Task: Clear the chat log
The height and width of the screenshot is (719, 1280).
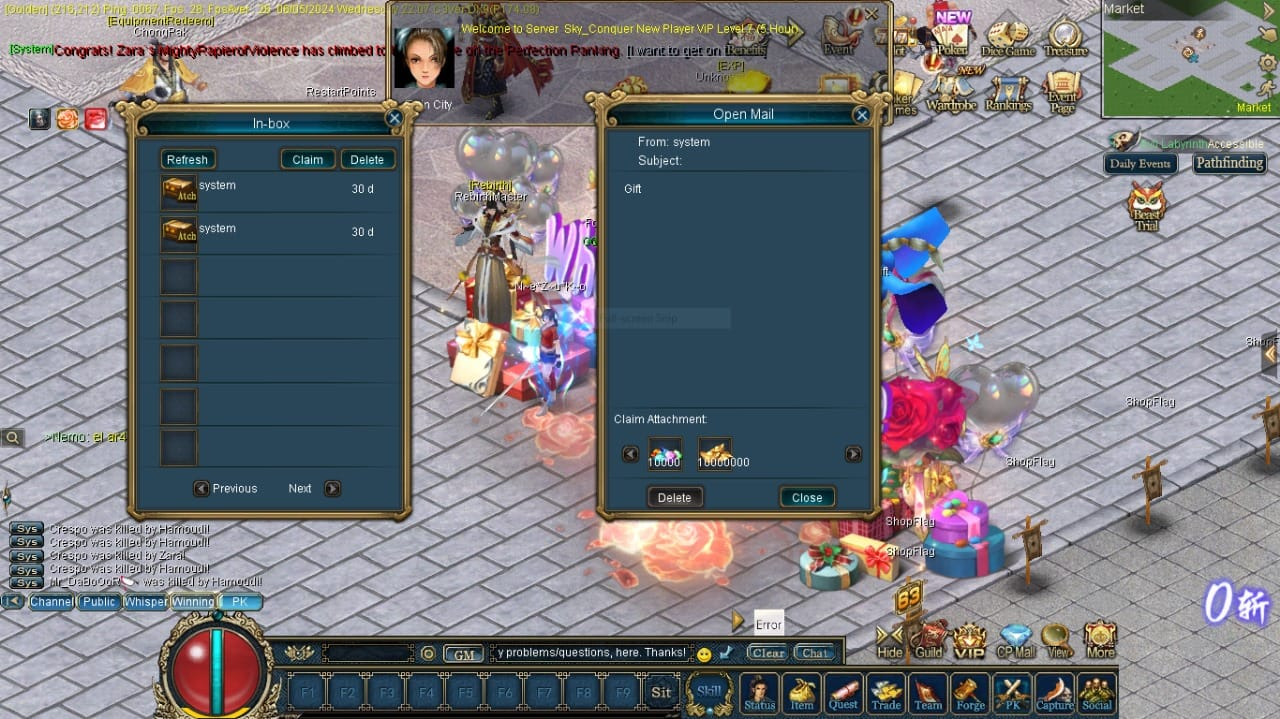Action: pos(768,653)
